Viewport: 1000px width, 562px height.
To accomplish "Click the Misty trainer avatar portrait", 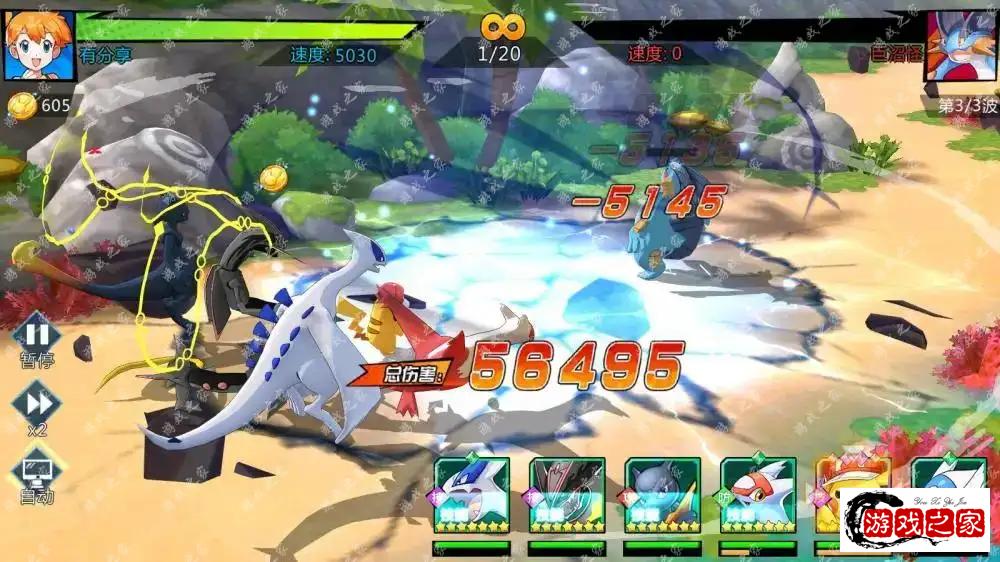I will (38, 45).
